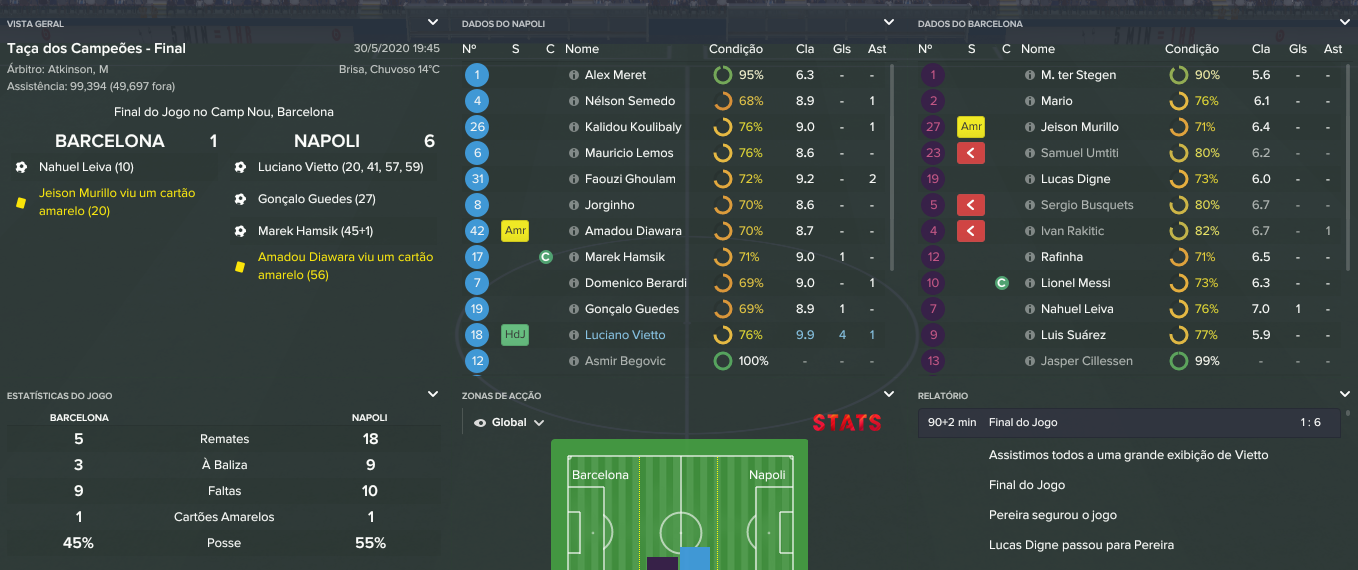Select Luciano Vietto in the Napoli list

625,335
